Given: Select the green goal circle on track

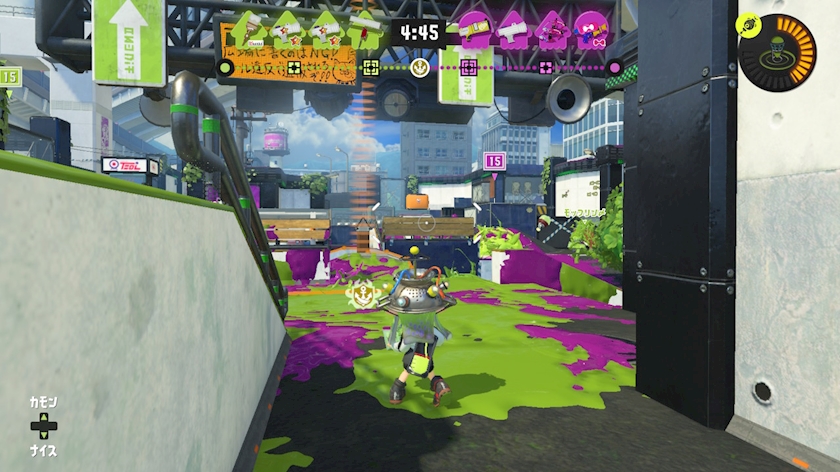Looking at the screenshot, I should (226, 68).
